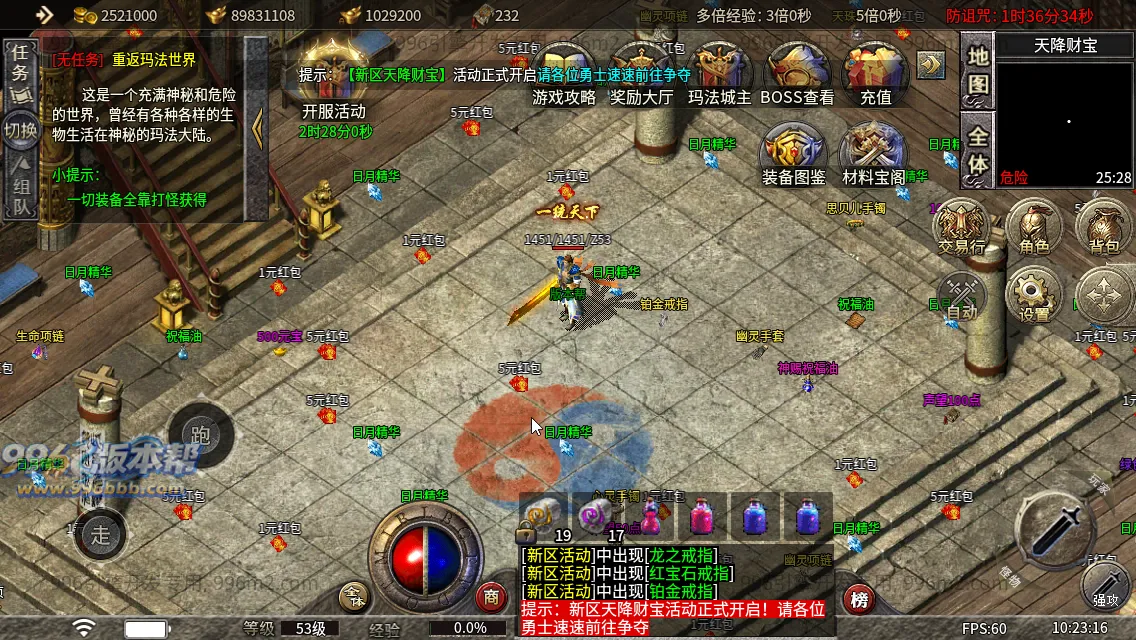Open the 充值 recharge shop
The width and height of the screenshot is (1136, 640).
click(x=875, y=72)
